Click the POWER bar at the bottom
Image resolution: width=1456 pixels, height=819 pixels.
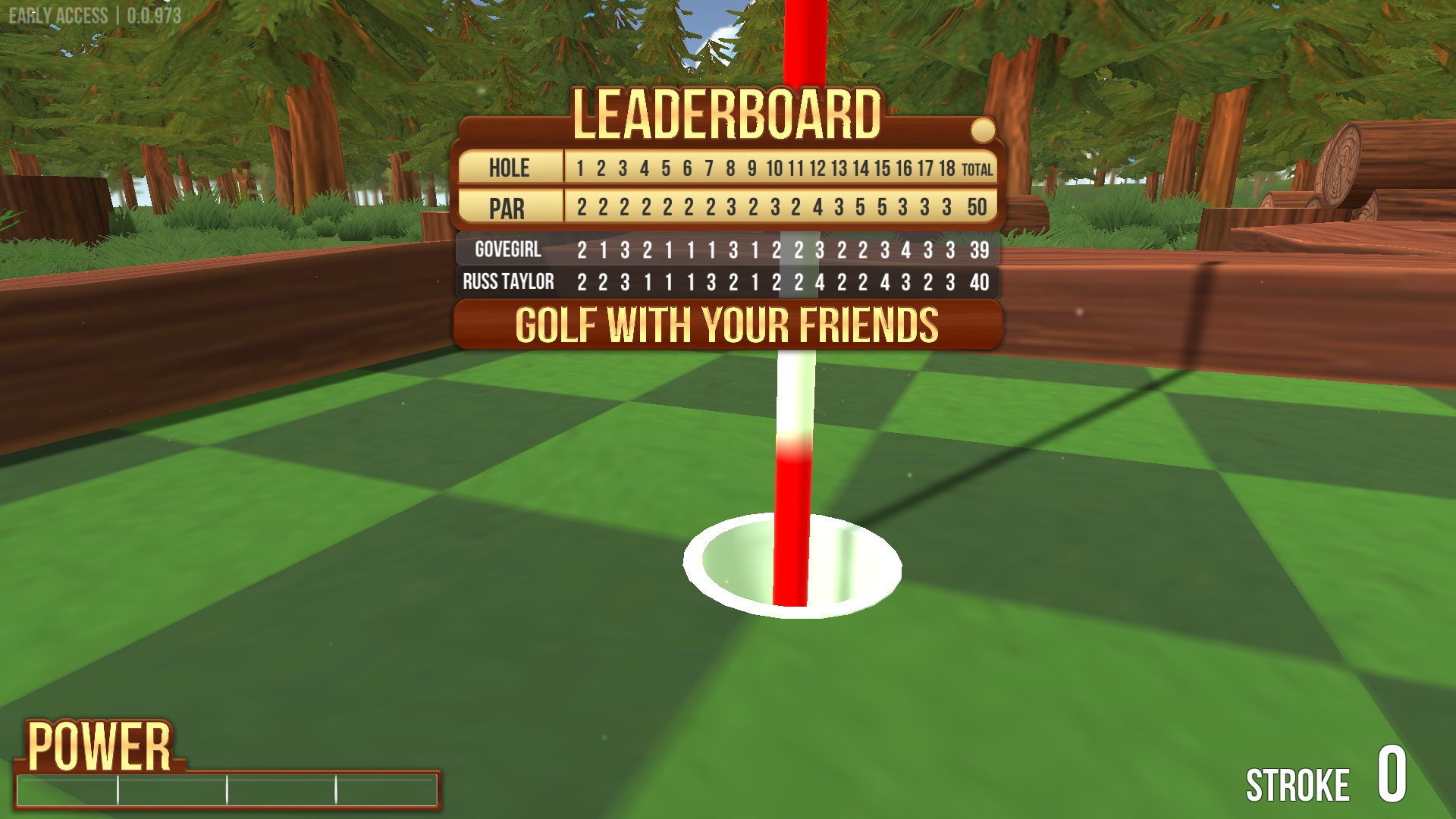[x=227, y=789]
